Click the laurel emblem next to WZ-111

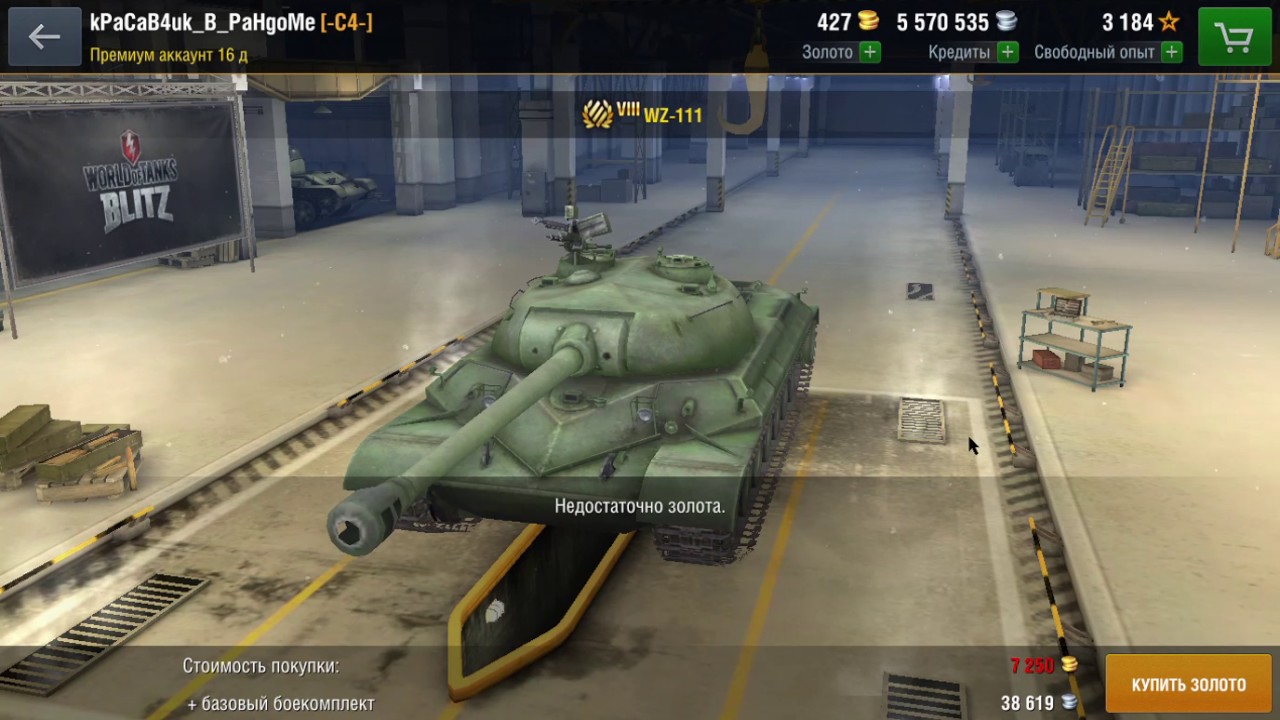coord(597,114)
